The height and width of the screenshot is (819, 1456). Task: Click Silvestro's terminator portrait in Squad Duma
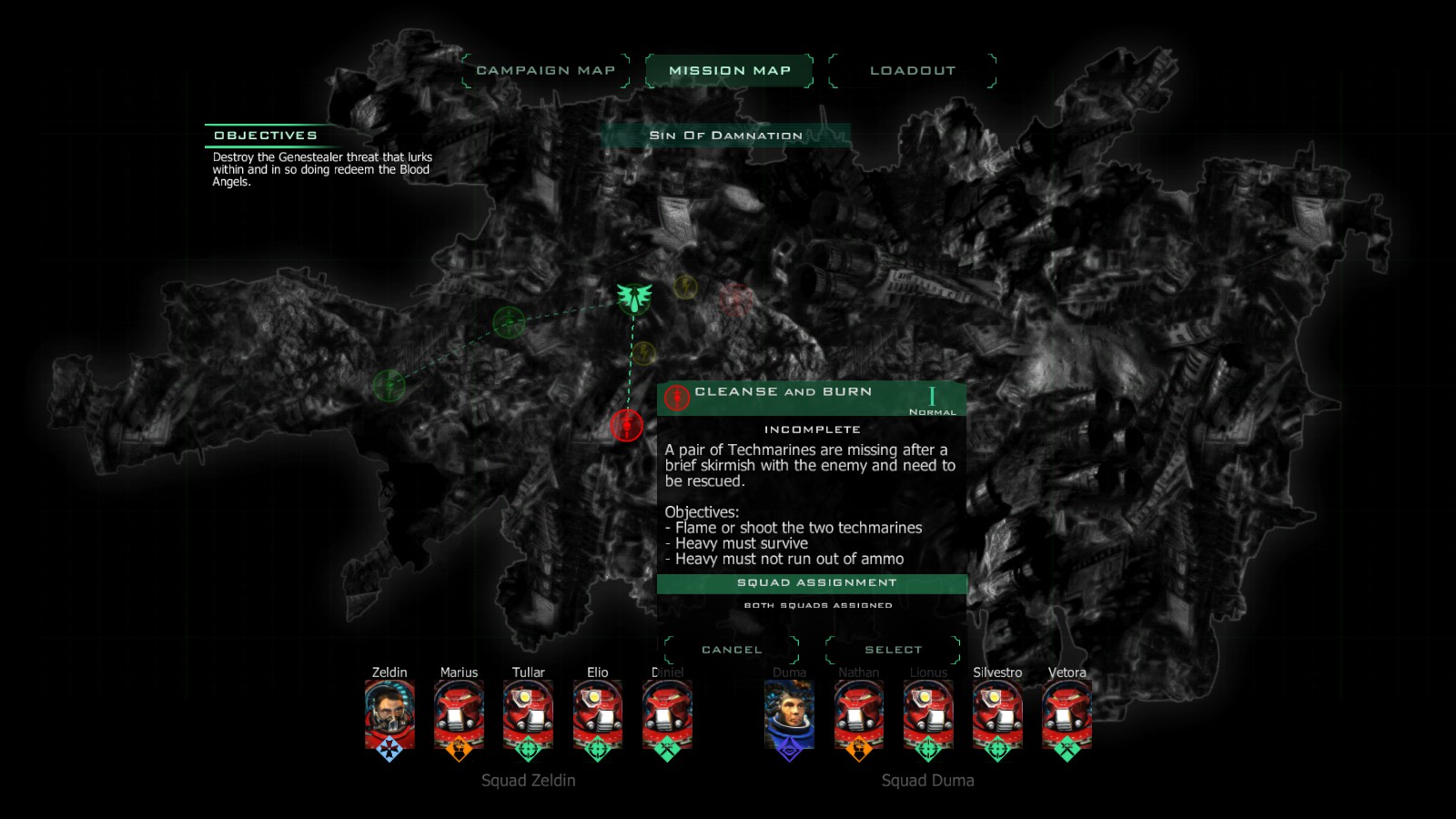pyautogui.click(x=996, y=714)
